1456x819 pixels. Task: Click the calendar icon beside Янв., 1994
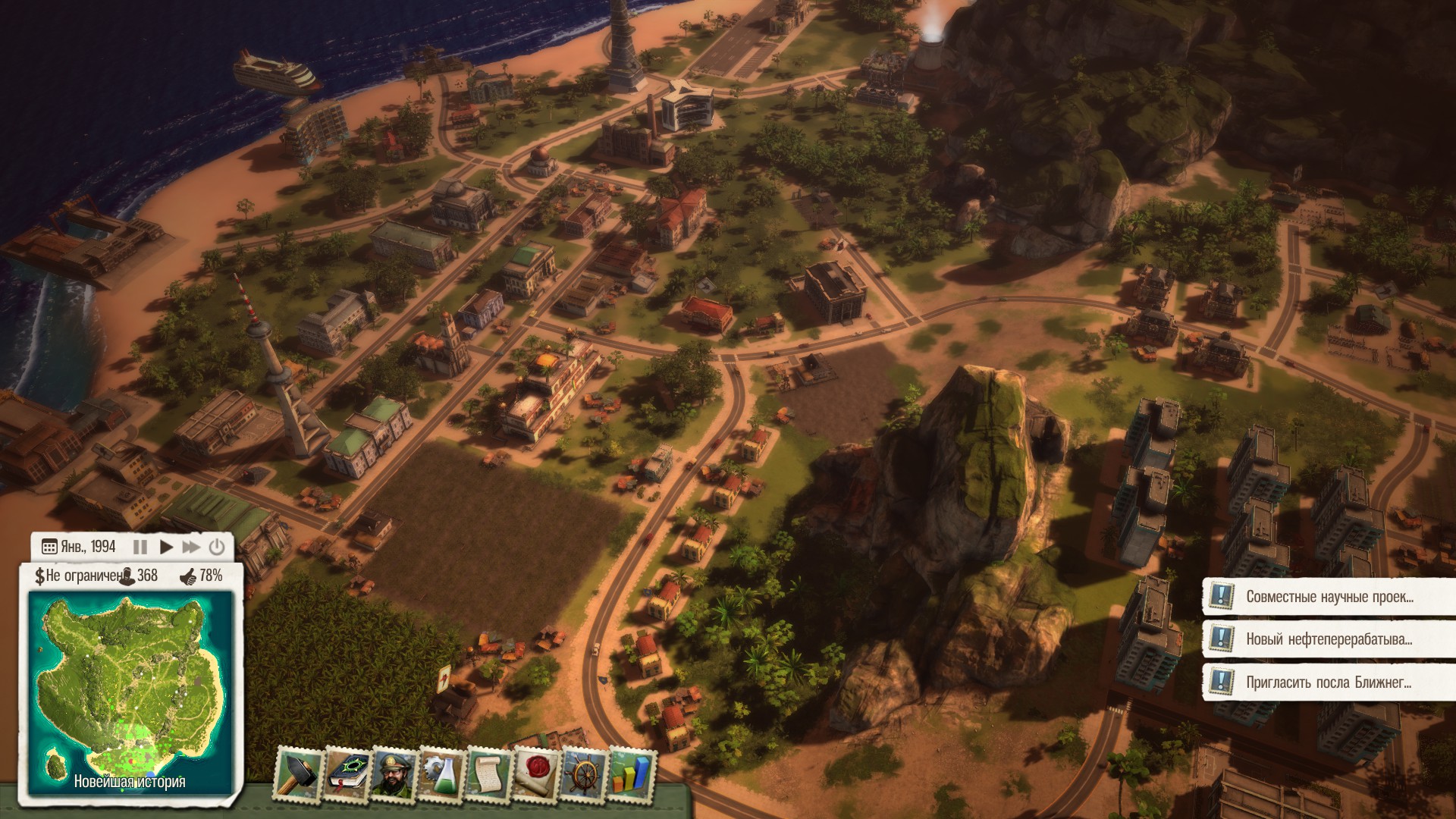tap(49, 547)
